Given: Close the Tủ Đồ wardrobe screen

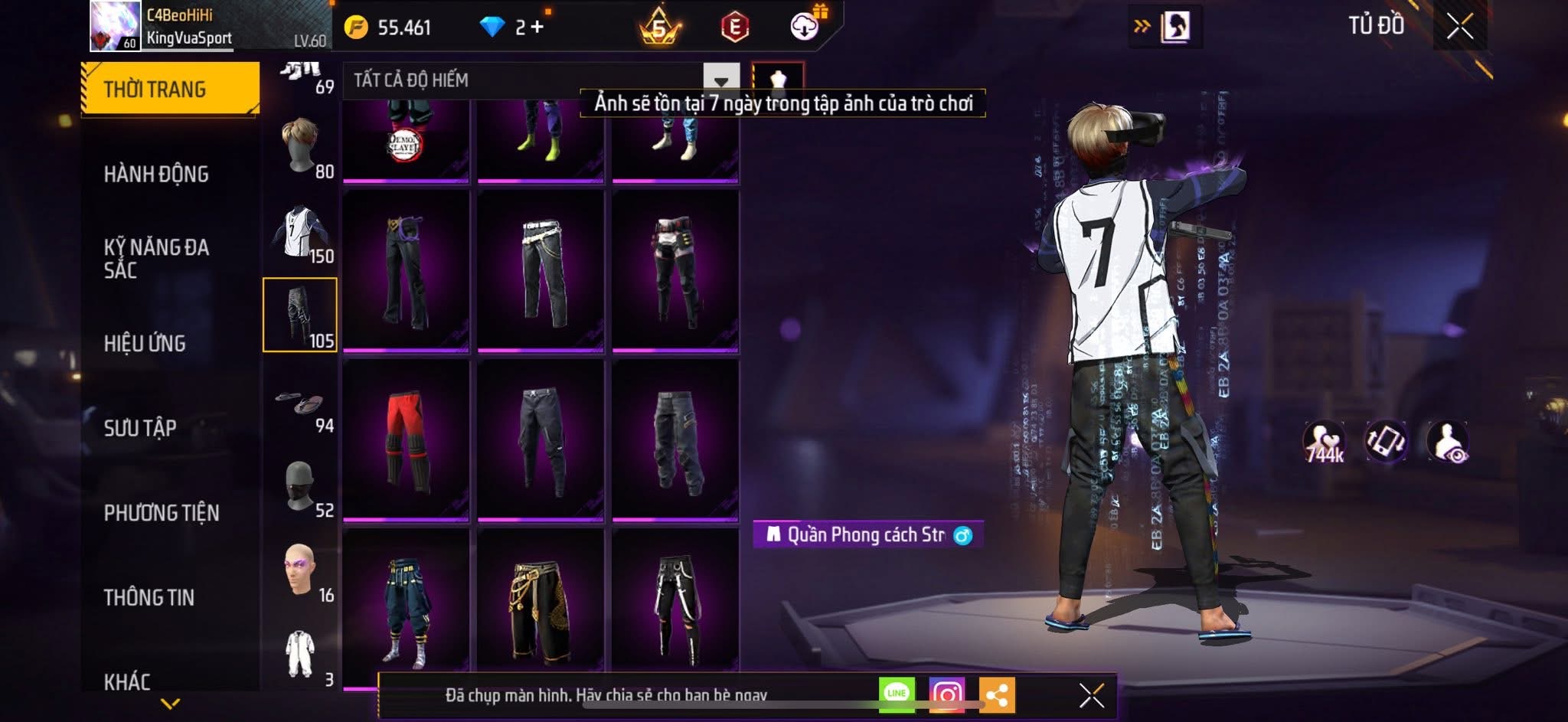Looking at the screenshot, I should pos(1459,26).
